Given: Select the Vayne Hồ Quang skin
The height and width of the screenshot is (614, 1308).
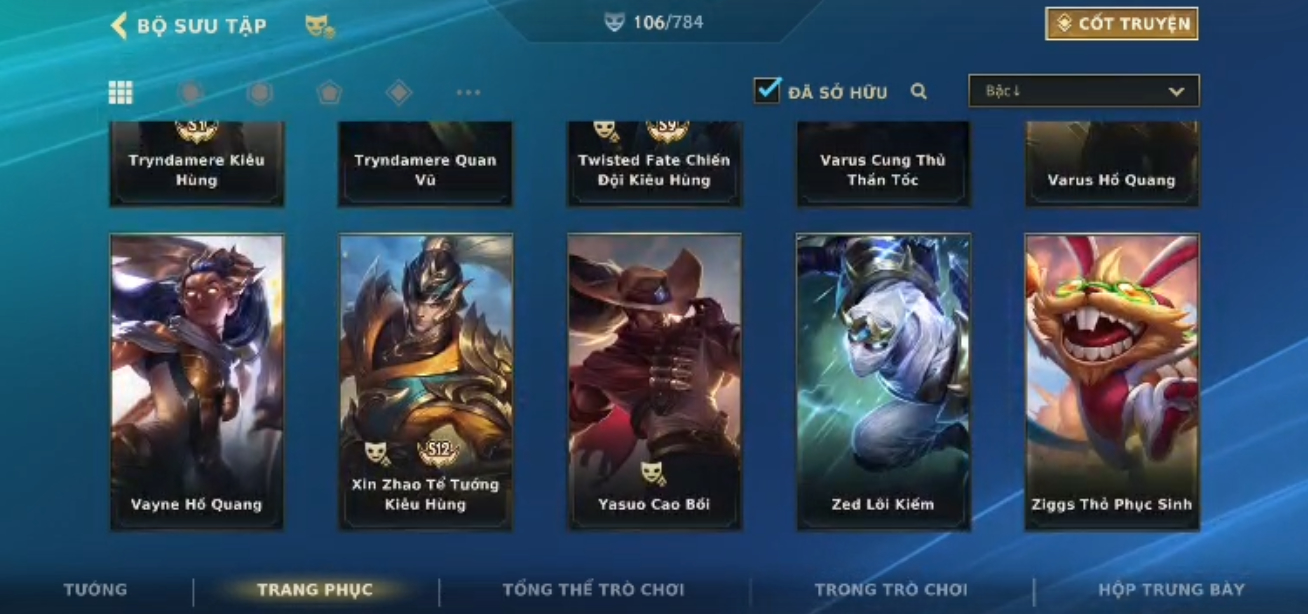Looking at the screenshot, I should (197, 381).
